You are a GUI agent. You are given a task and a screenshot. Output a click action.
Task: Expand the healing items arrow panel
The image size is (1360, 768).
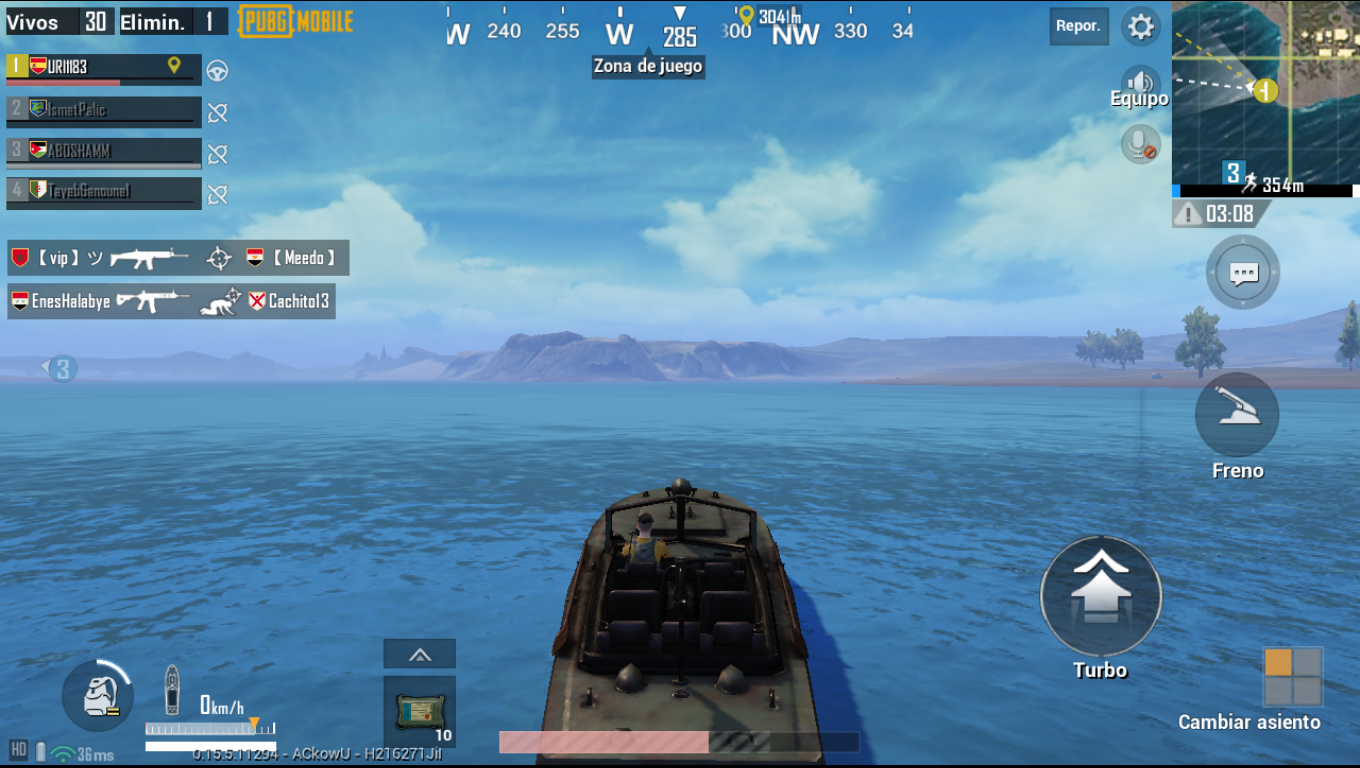pos(420,654)
